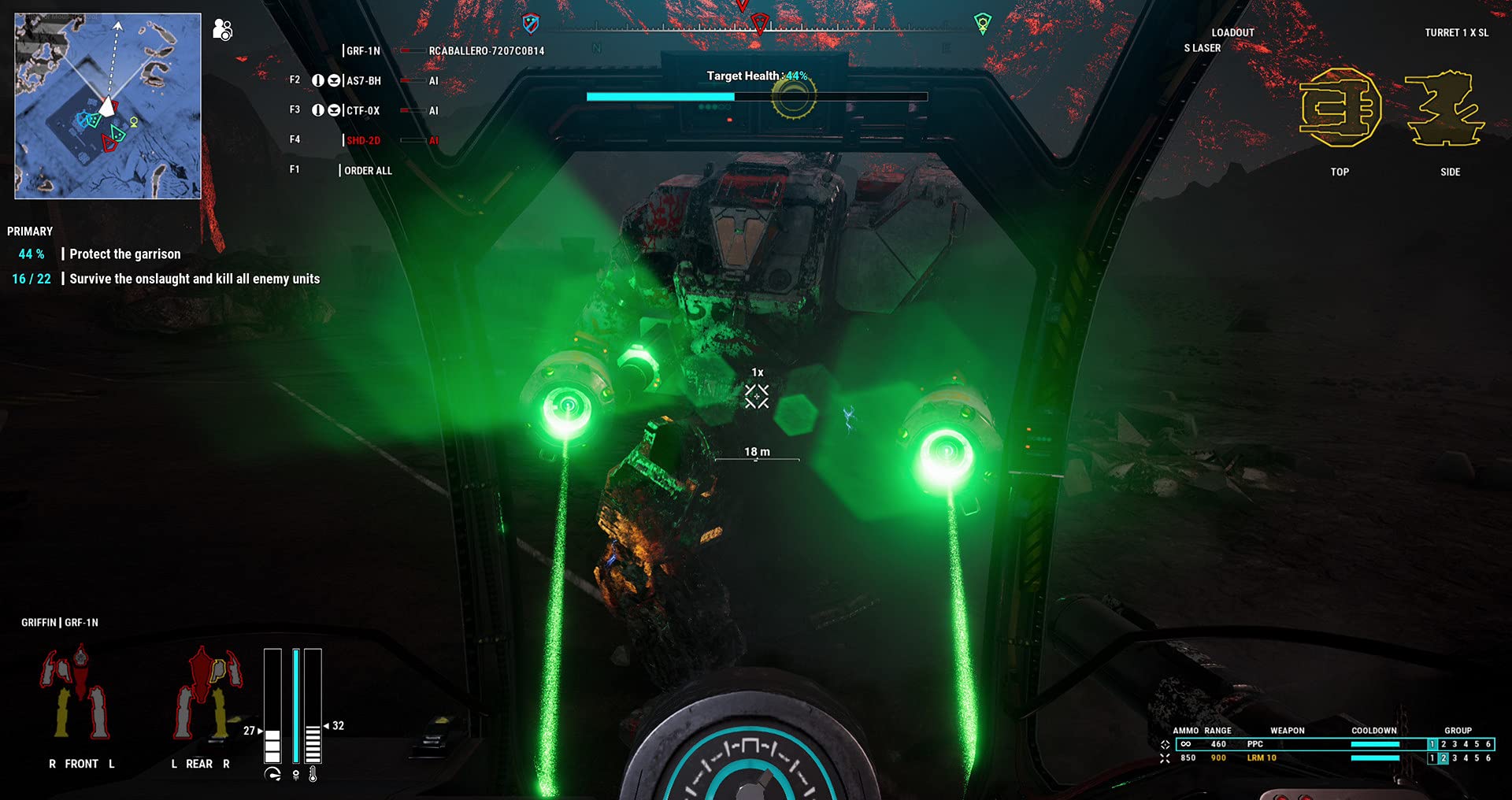This screenshot has height=800, width=1512.
Task: Click the Protect the garrison objective
Action: 124,254
